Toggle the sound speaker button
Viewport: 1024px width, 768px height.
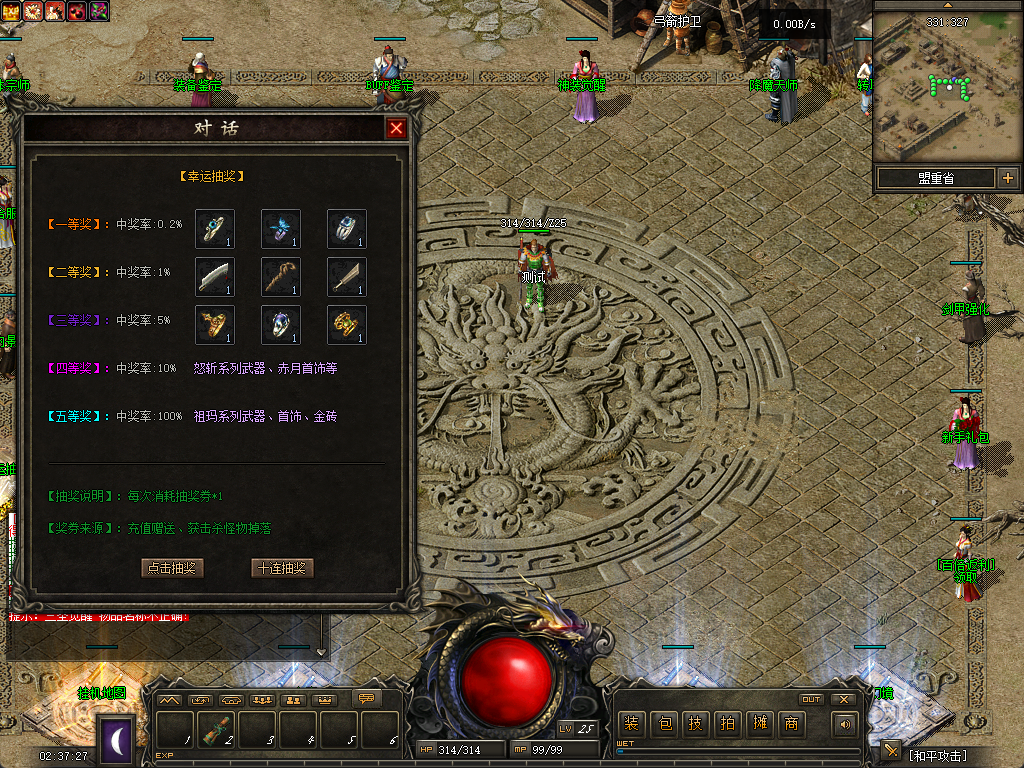pyautogui.click(x=846, y=724)
